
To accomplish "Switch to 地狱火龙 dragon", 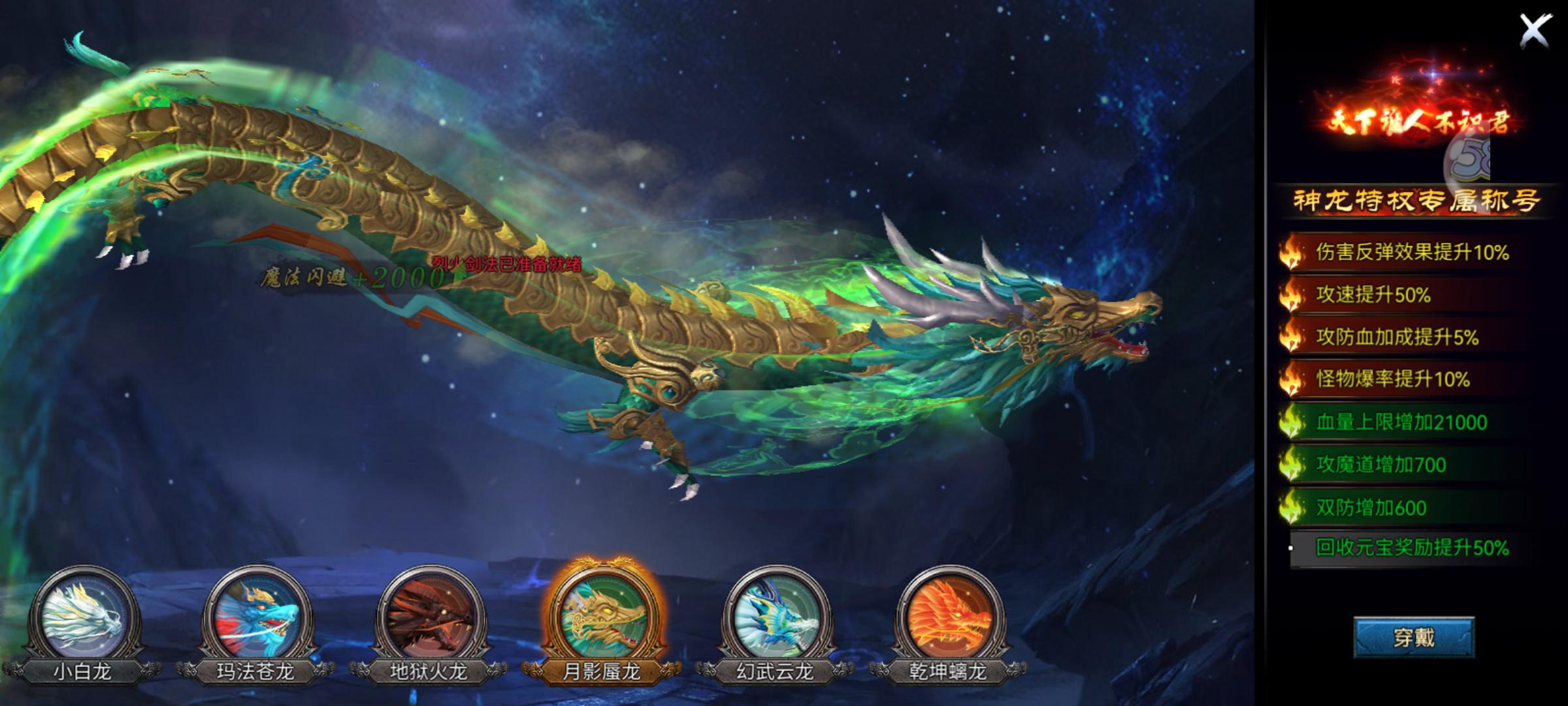I will 429,617.
